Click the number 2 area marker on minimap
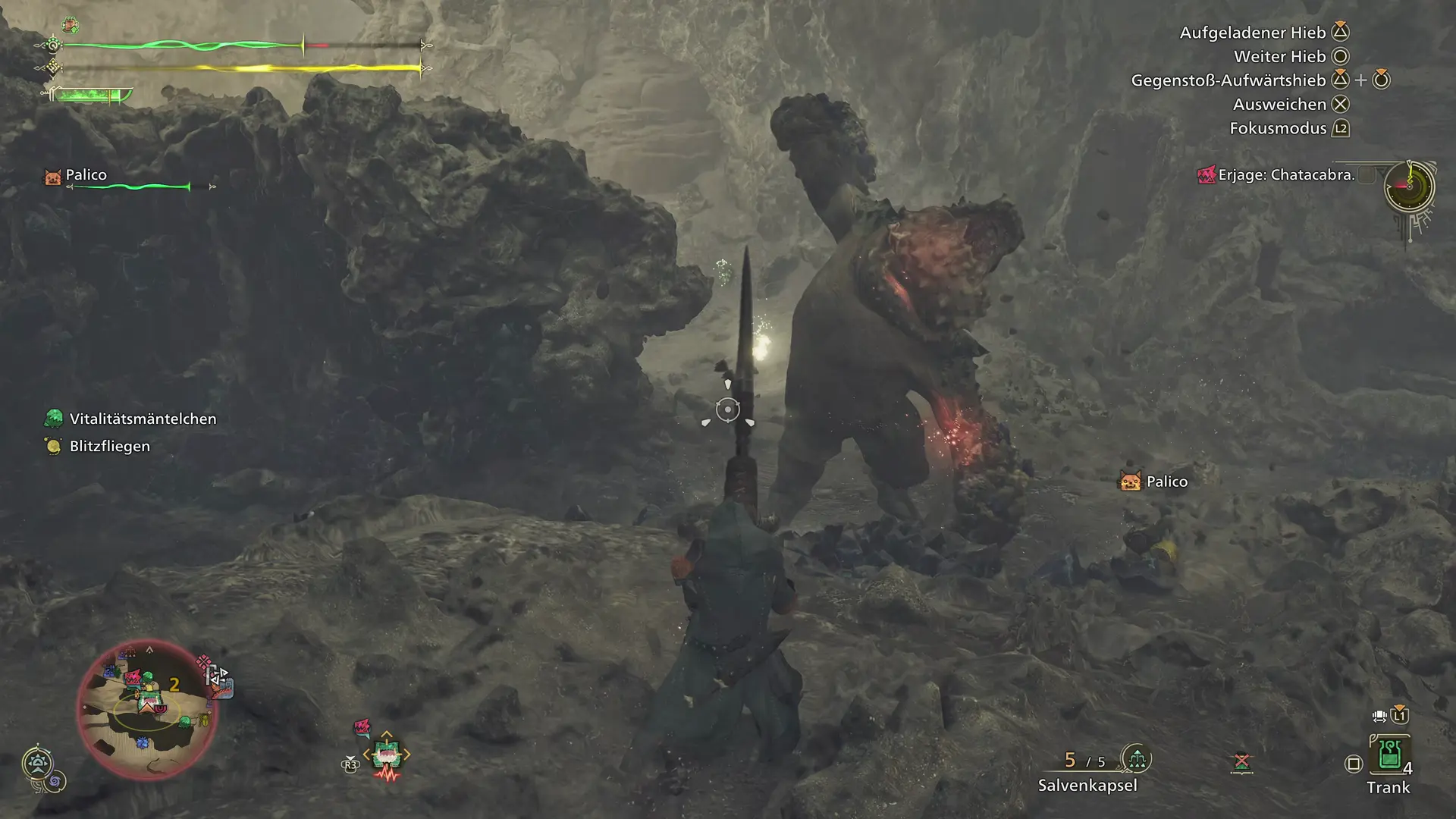The image size is (1456, 819). coord(174,685)
